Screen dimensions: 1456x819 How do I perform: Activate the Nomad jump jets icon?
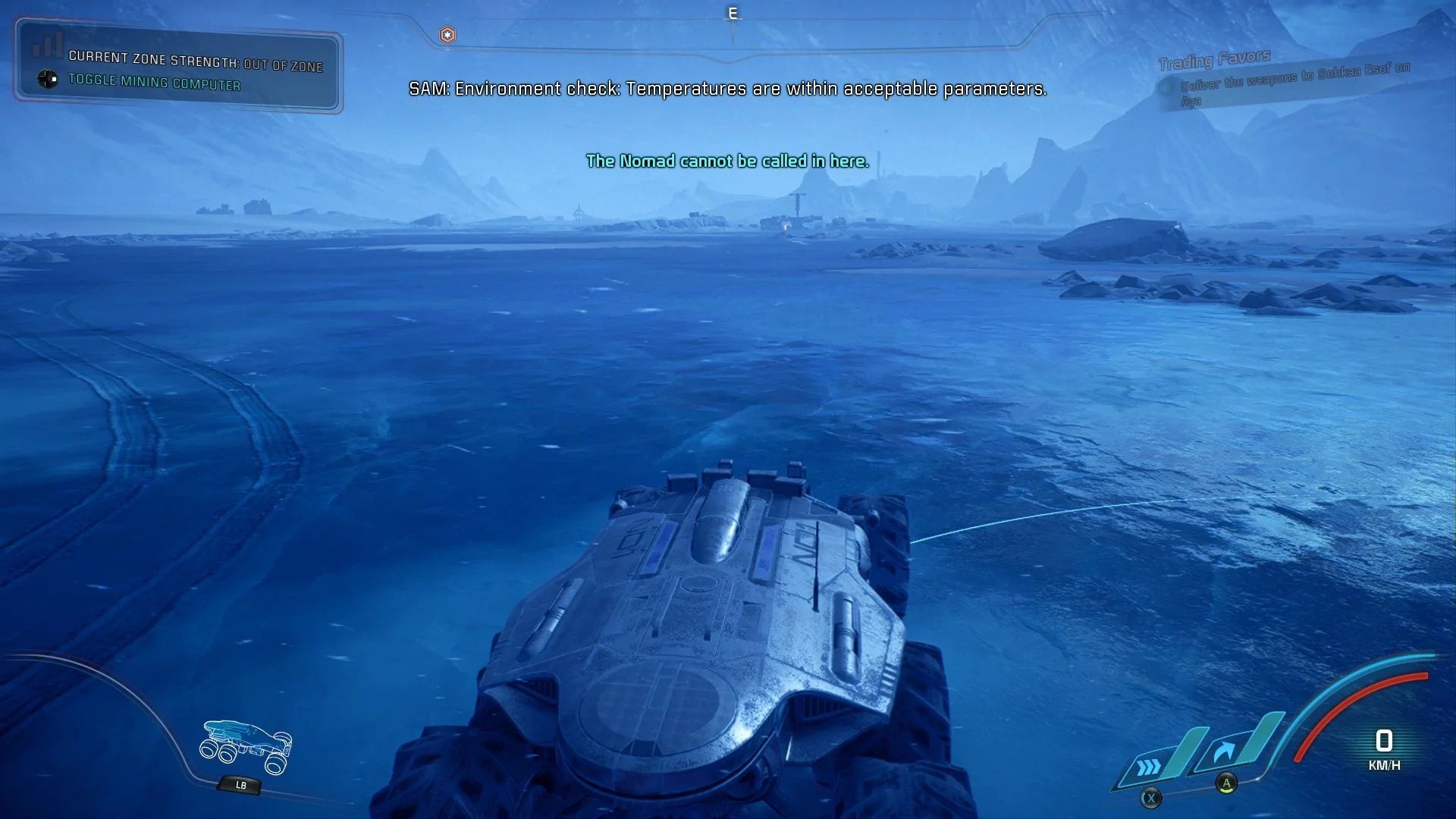tap(1224, 753)
